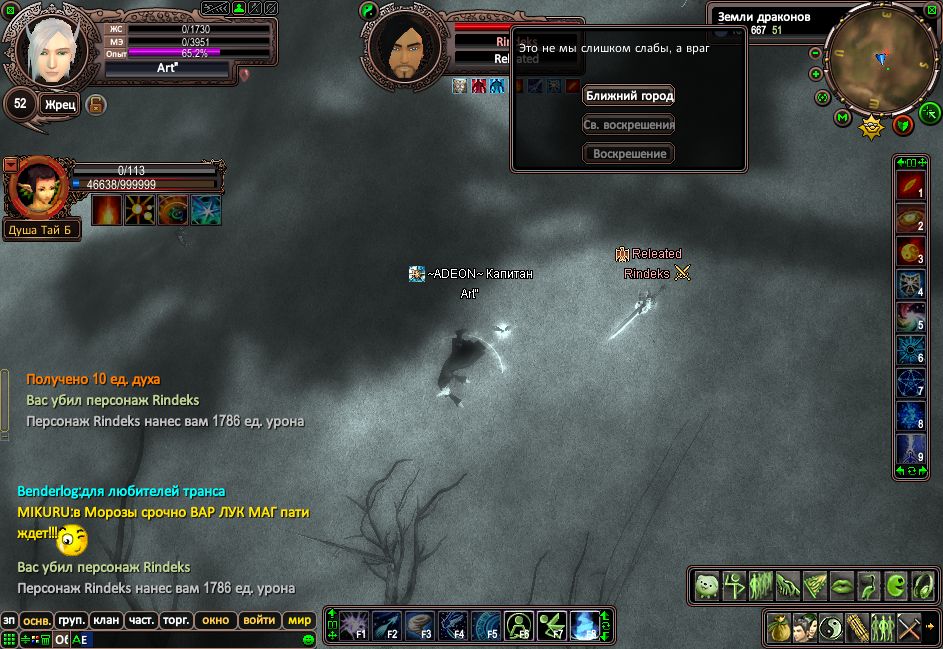The image size is (943, 649).
Task: Open the yin-yang menu icon
Action: (831, 628)
